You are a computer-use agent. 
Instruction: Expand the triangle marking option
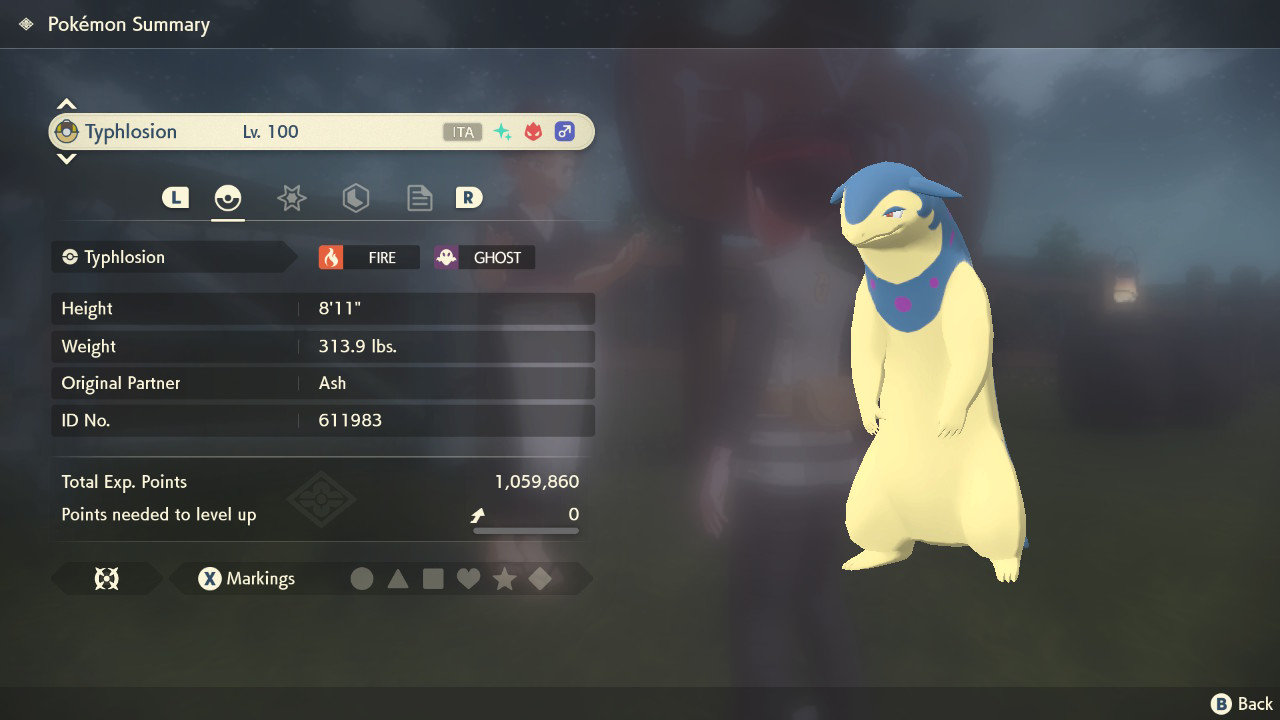(398, 578)
